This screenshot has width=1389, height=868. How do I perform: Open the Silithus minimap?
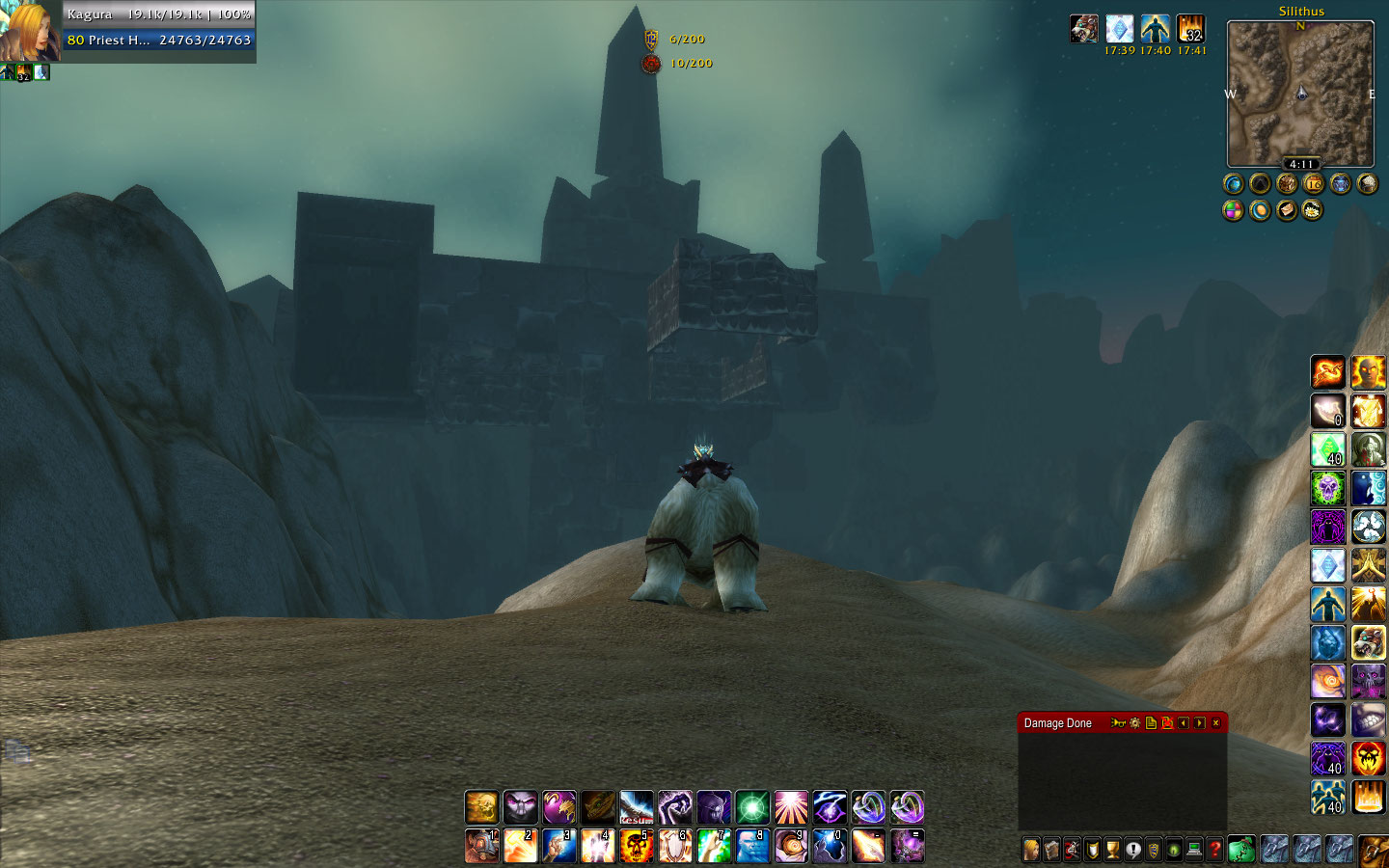pyautogui.click(x=1300, y=94)
